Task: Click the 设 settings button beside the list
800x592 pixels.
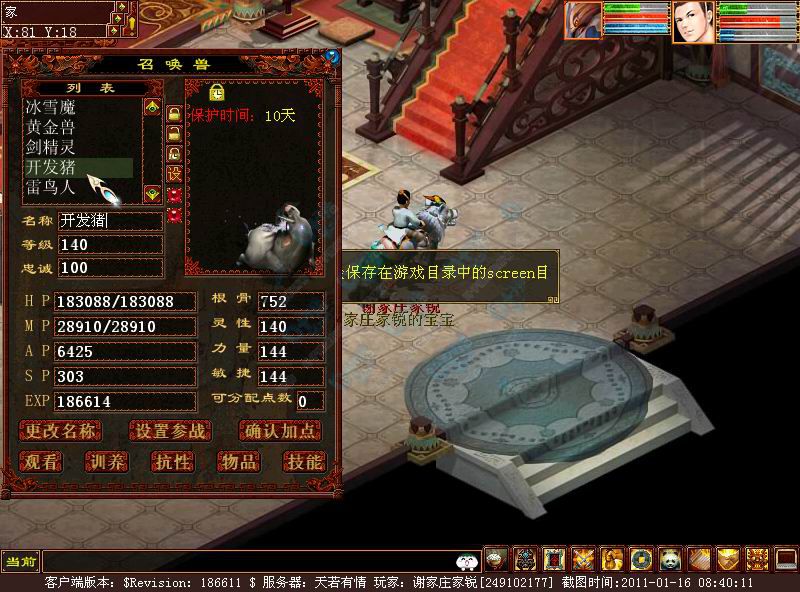Action: [174, 173]
